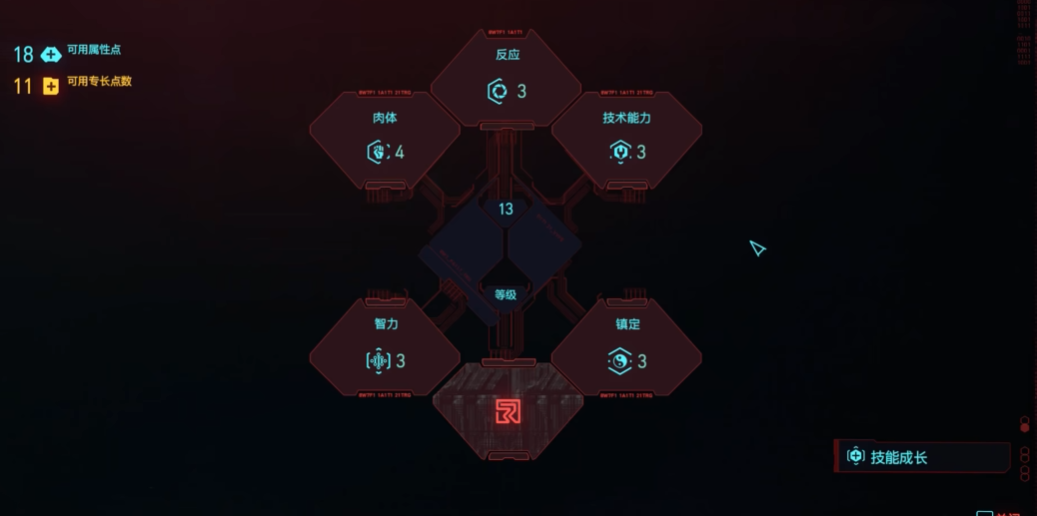Open the 智力 (Intelligence) attribute tile
Image resolution: width=1037 pixels, height=516 pixels.
click(x=385, y=348)
